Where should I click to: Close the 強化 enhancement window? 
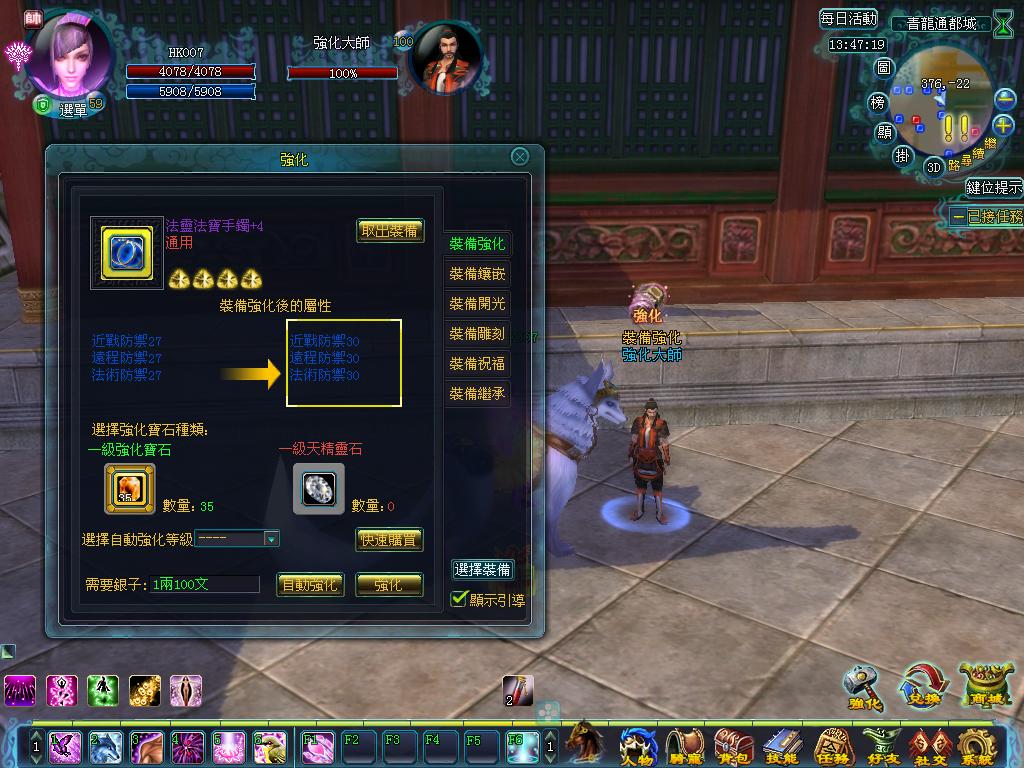[x=519, y=157]
